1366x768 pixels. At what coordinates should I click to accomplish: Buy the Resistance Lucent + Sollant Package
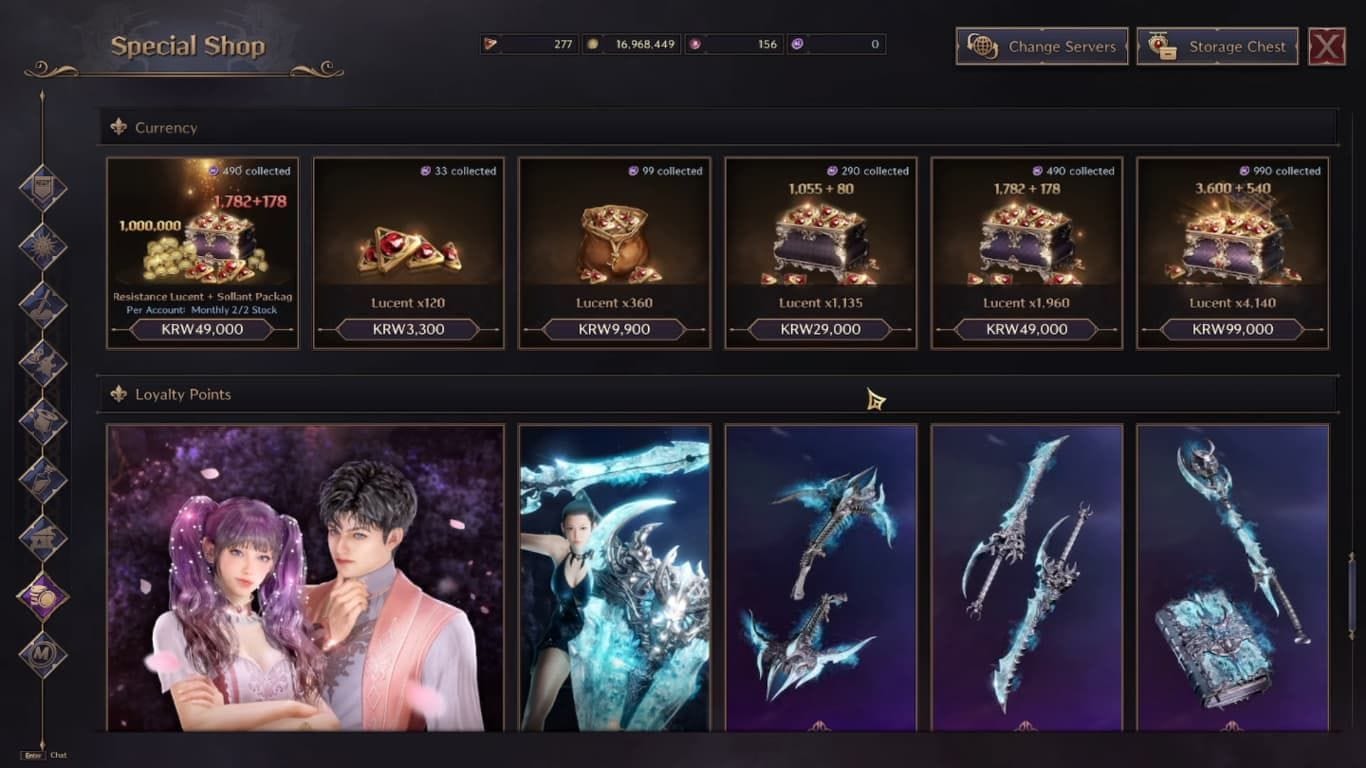click(x=202, y=329)
